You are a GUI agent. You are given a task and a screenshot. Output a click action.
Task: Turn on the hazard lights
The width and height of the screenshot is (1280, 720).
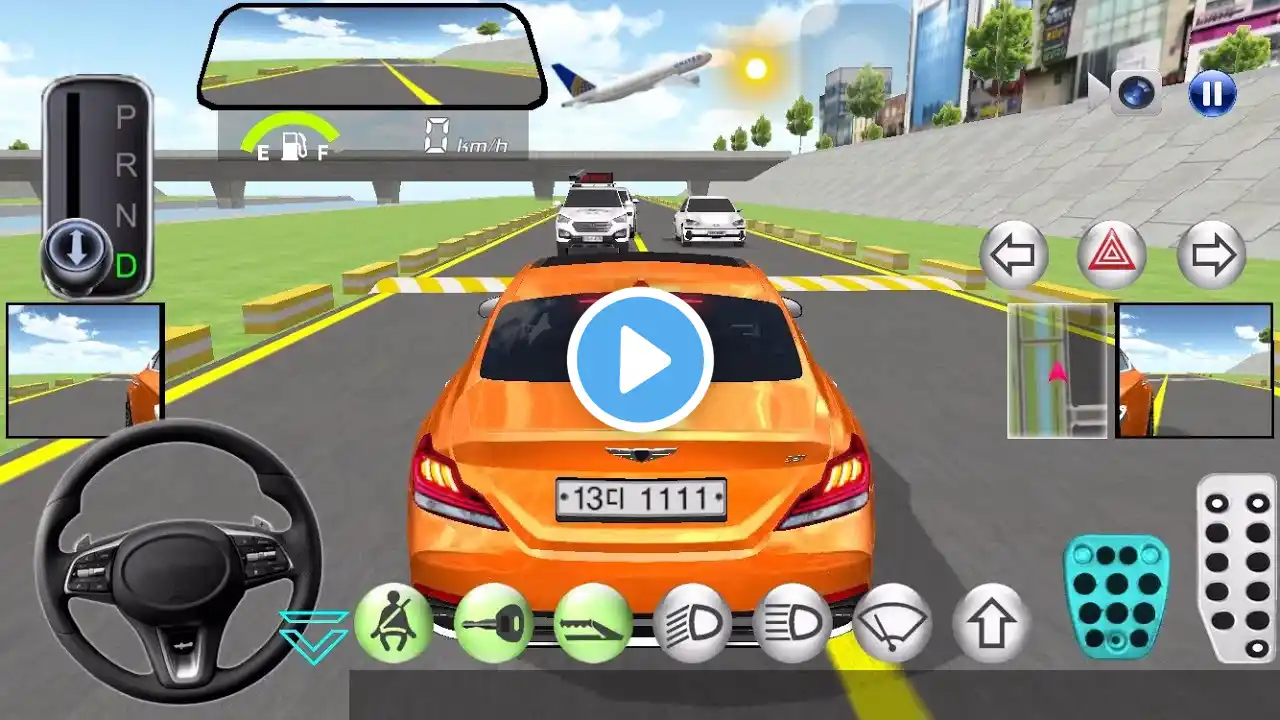tap(1112, 255)
